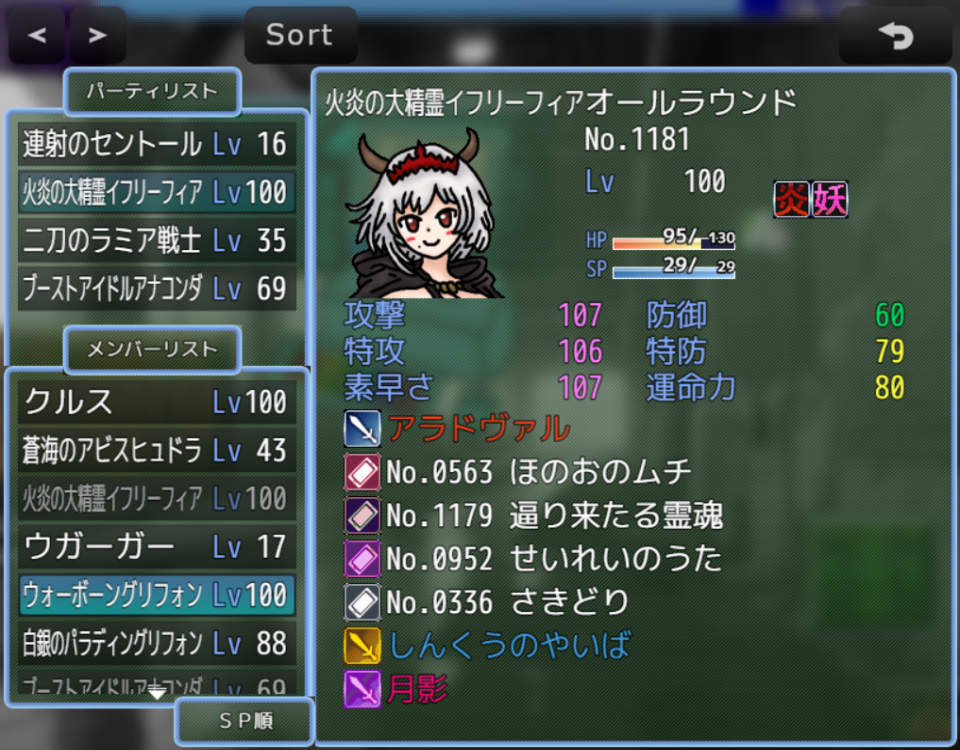The image size is (960, 750).
Task: Select 白銀のパラディングリフォン Lv 88 member
Action: click(x=156, y=643)
